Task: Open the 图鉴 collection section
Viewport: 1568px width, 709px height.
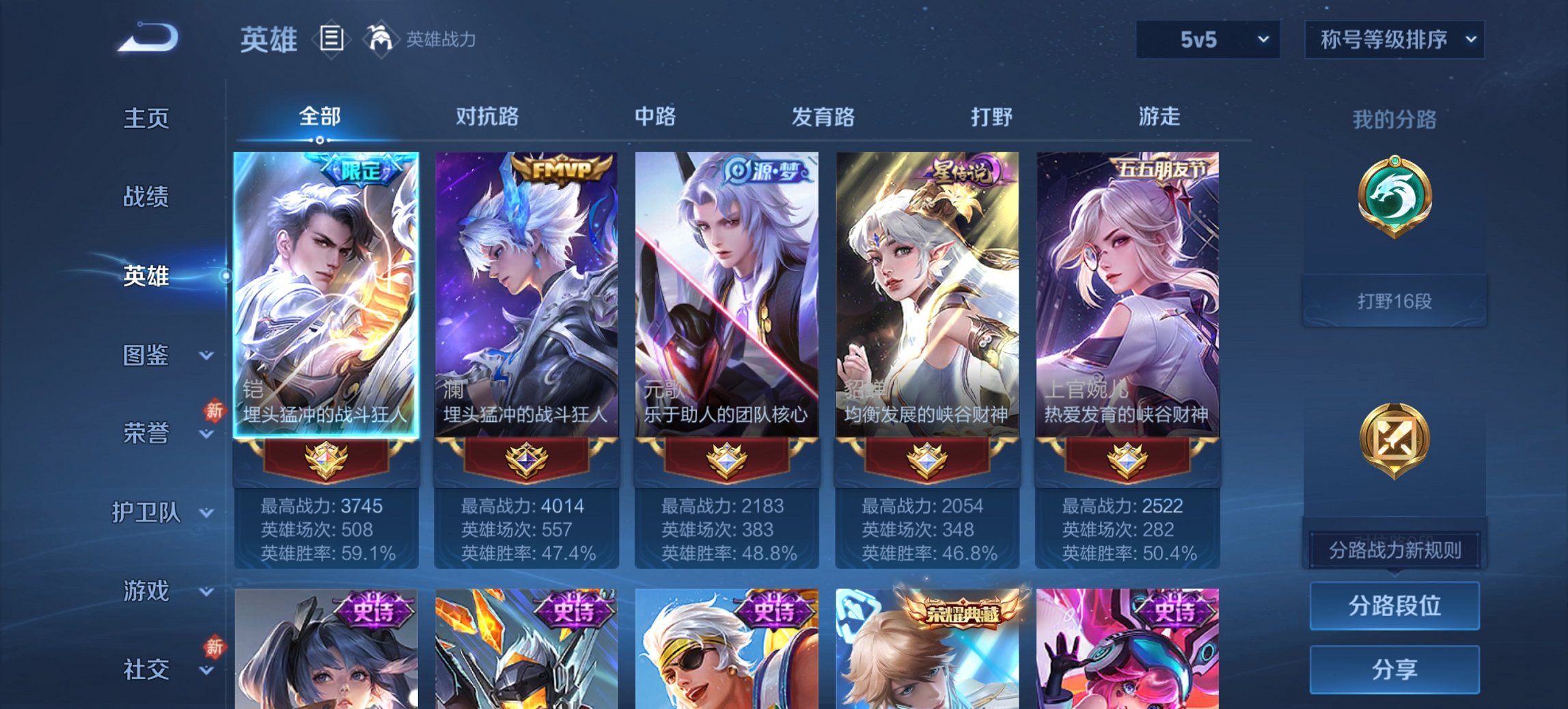Action: click(x=146, y=356)
